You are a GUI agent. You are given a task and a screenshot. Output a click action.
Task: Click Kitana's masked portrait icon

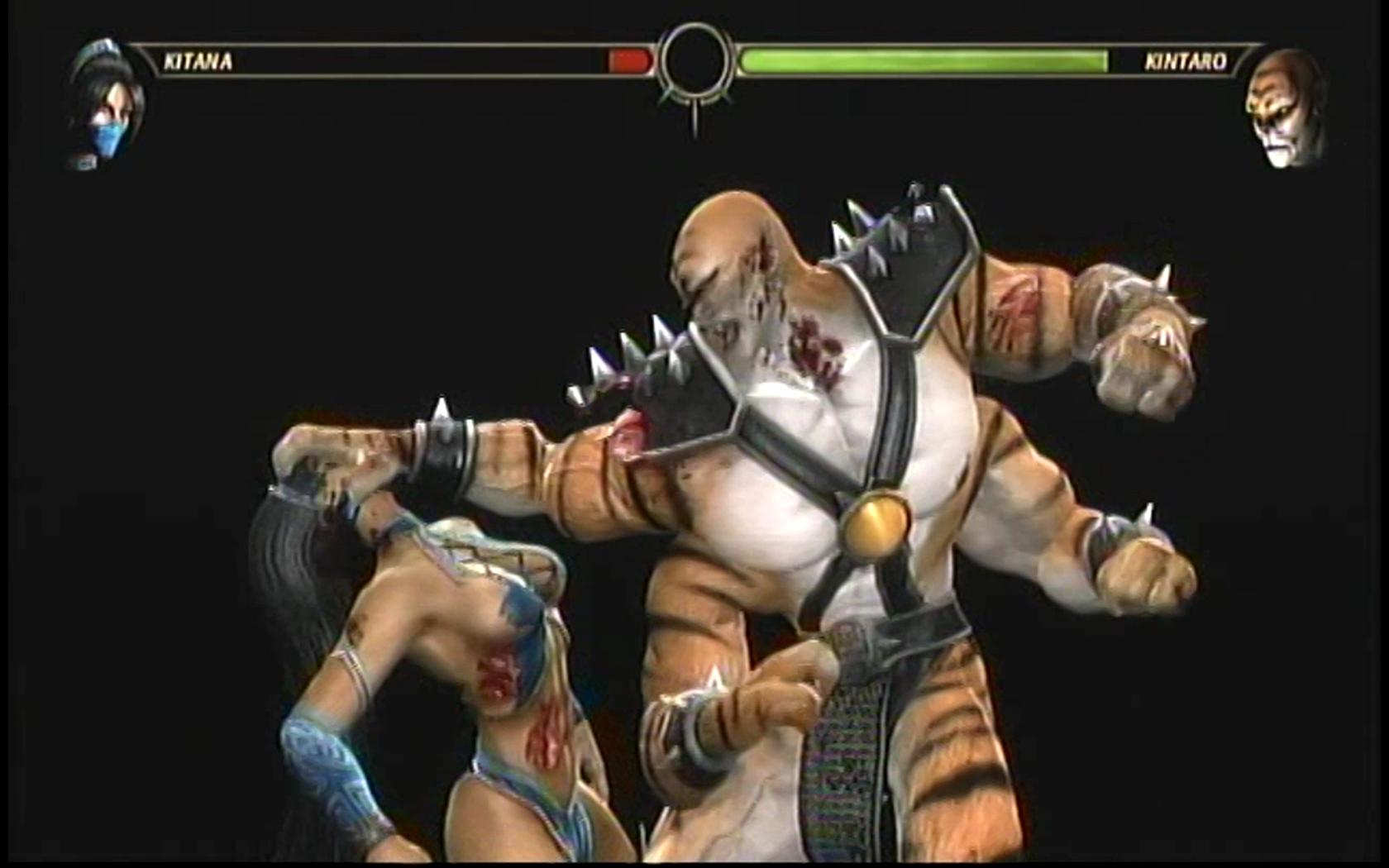107,105
